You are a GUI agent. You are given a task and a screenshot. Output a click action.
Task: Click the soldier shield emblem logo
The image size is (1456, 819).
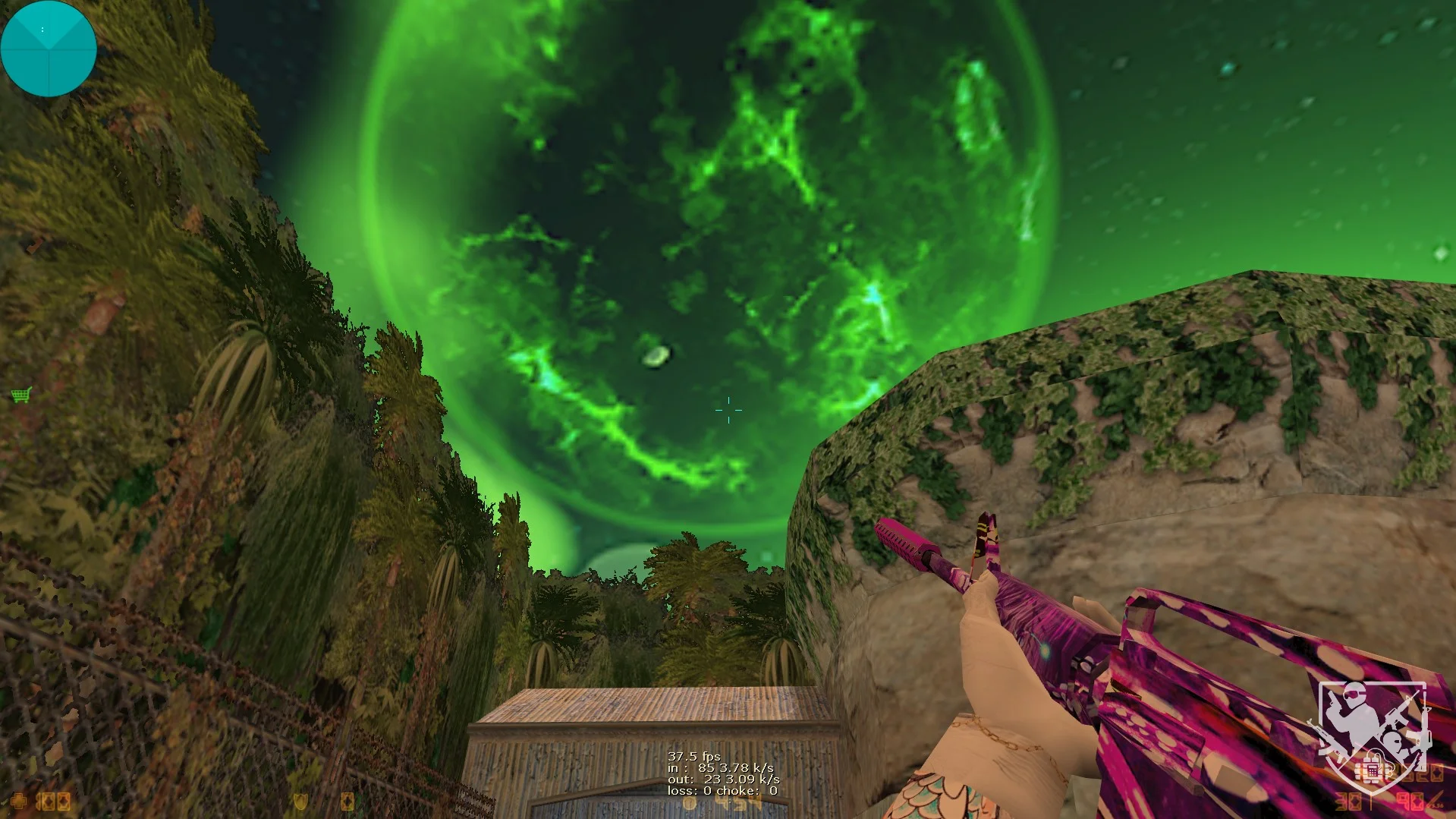point(1372,738)
